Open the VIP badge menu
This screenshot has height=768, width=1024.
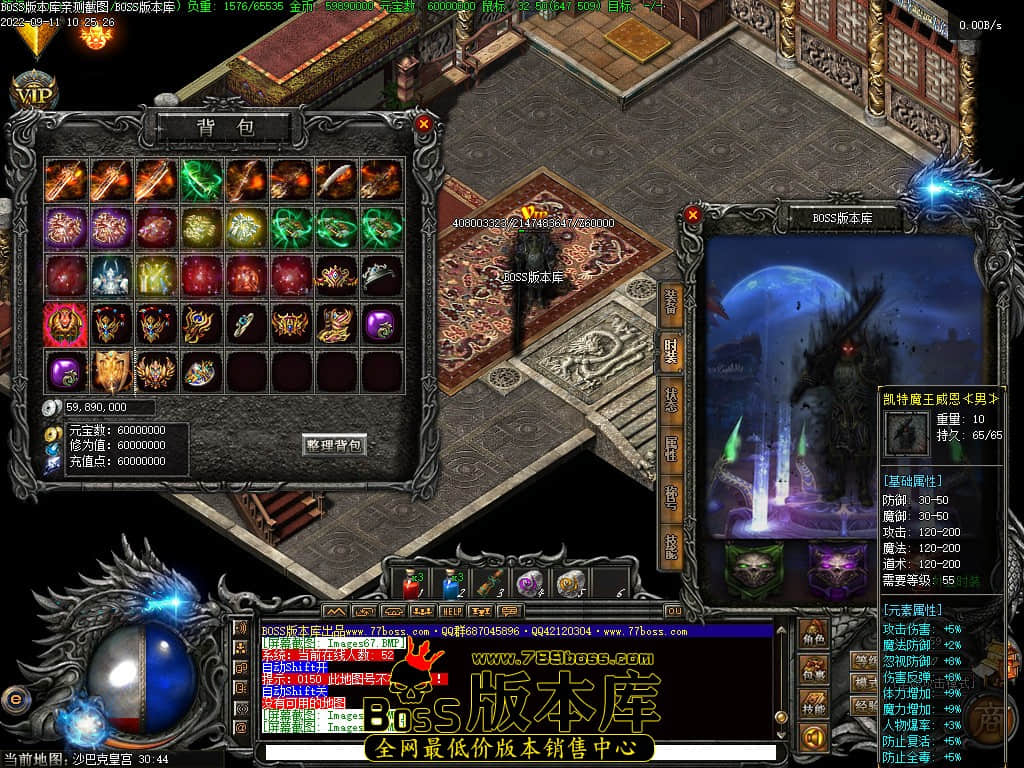pos(34,93)
